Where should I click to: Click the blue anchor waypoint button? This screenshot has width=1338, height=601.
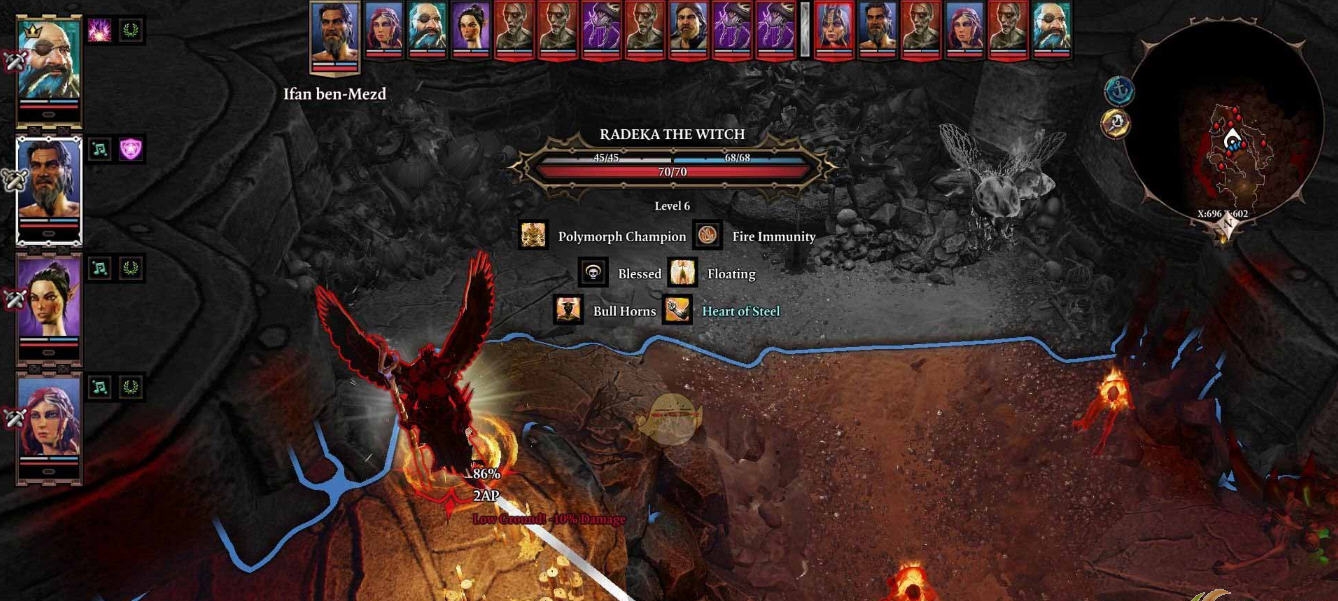pyautogui.click(x=1118, y=91)
